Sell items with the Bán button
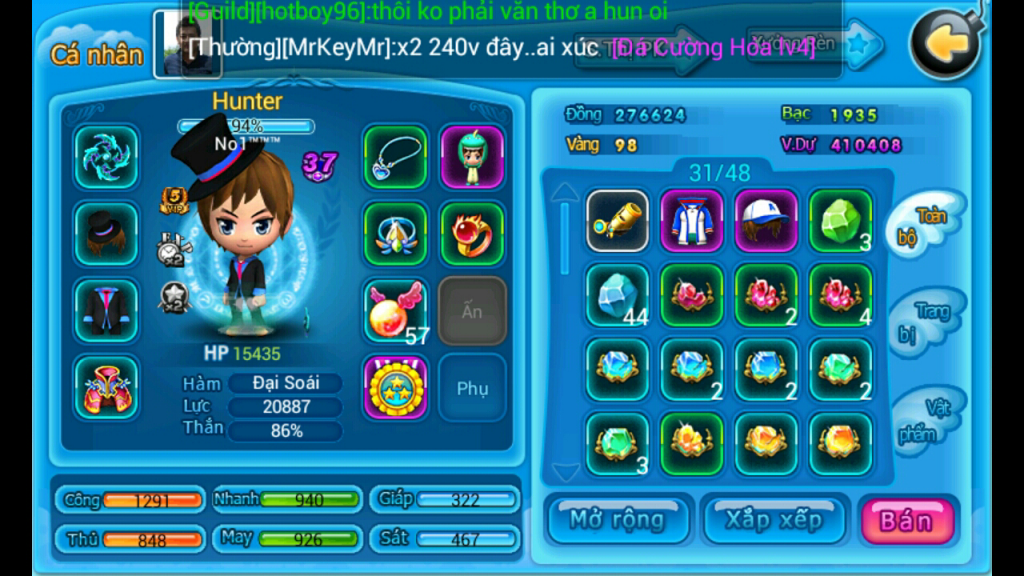Screen dimensions: 1024x576 (906, 521)
